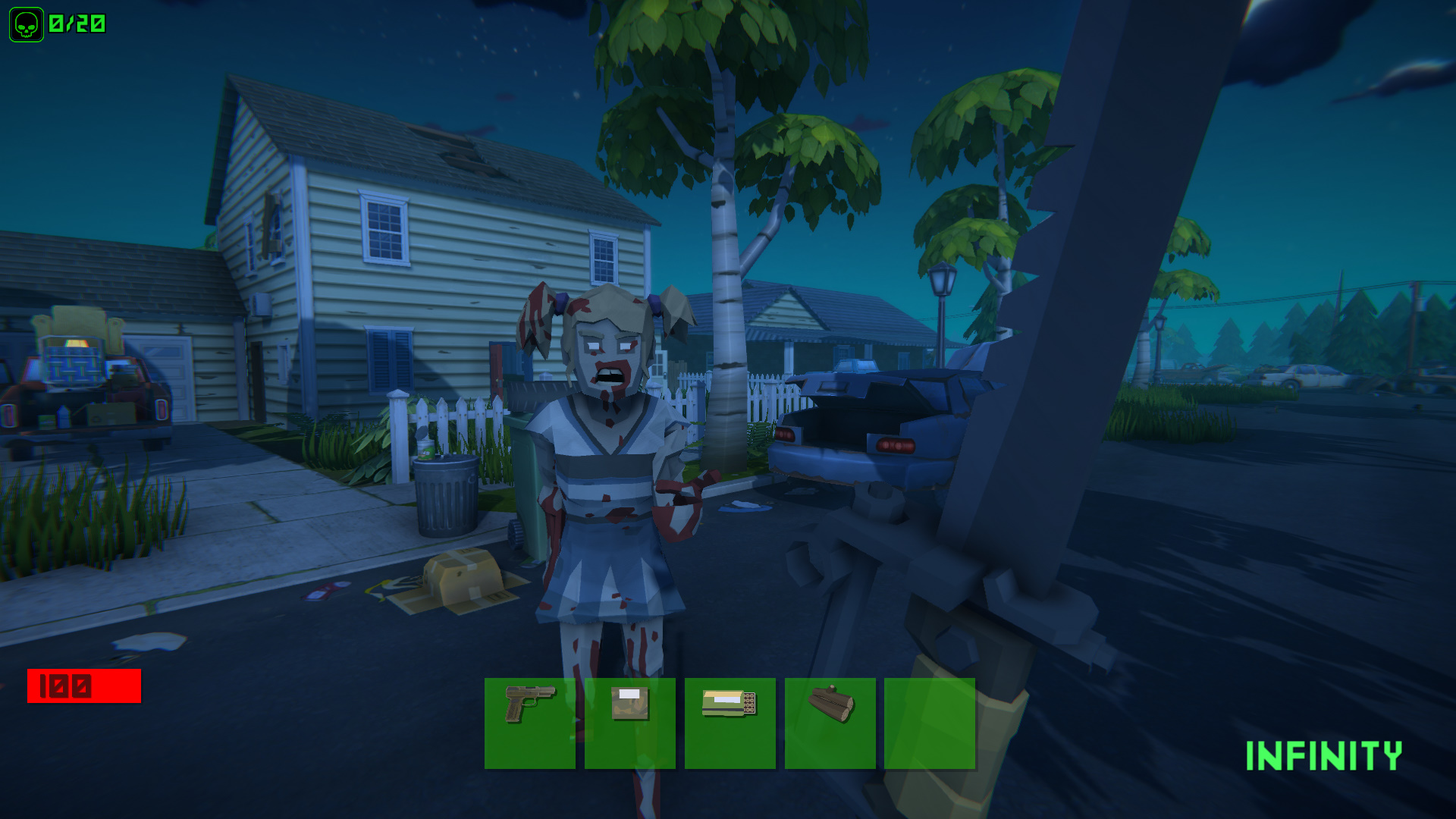Select the pistol in the first hotbar slot
The image size is (1456, 819).
point(529,724)
